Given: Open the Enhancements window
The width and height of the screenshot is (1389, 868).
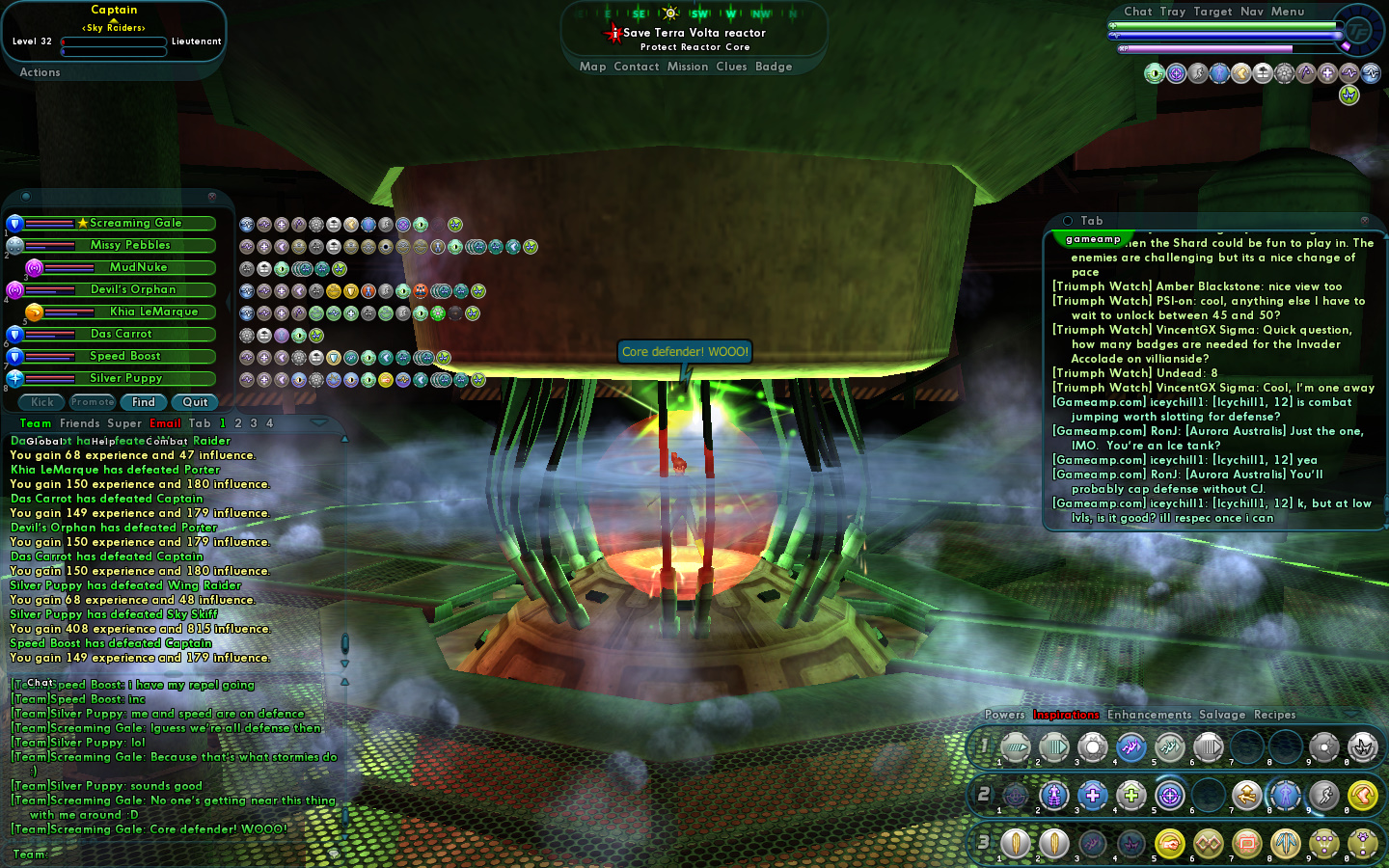Looking at the screenshot, I should pyautogui.click(x=1149, y=715).
